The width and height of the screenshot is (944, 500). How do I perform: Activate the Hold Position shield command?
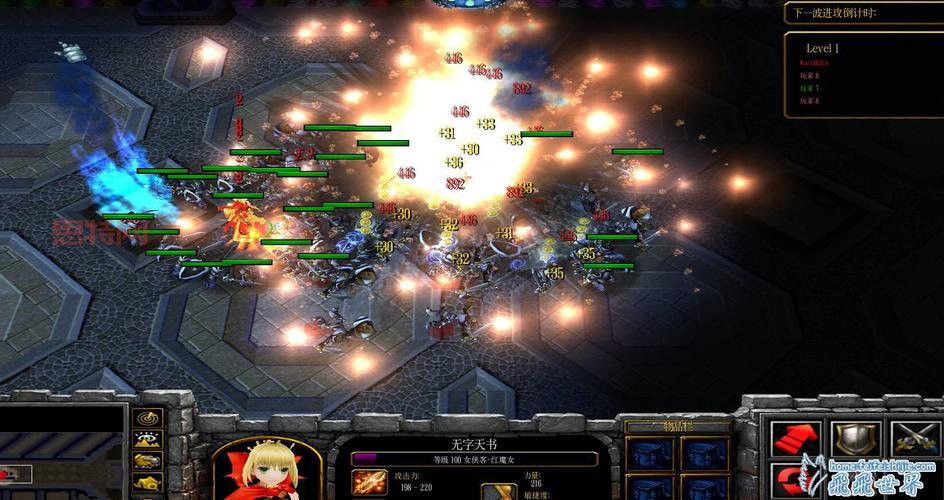coord(858,438)
